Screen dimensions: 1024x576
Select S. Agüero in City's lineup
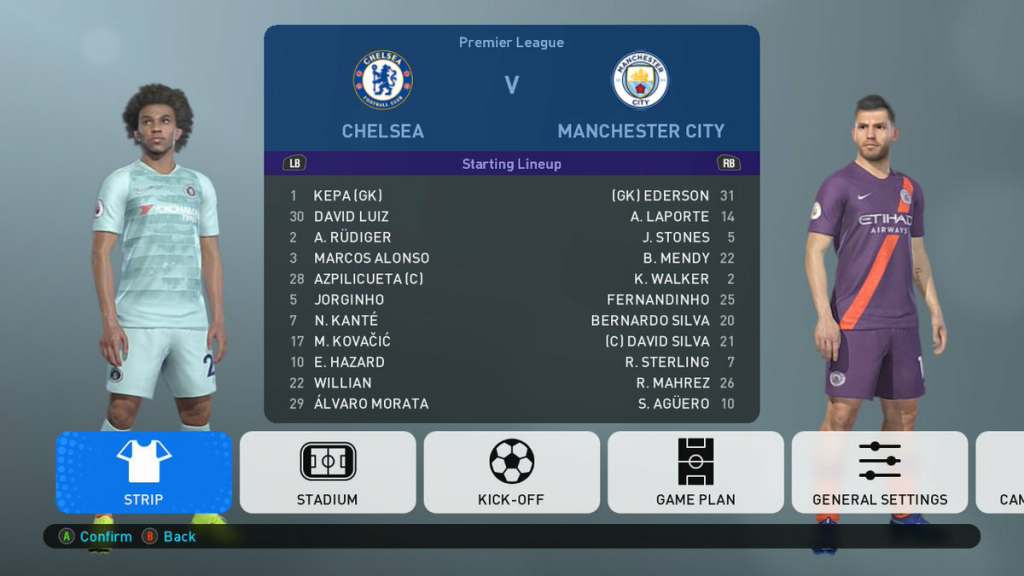pyautogui.click(x=673, y=404)
